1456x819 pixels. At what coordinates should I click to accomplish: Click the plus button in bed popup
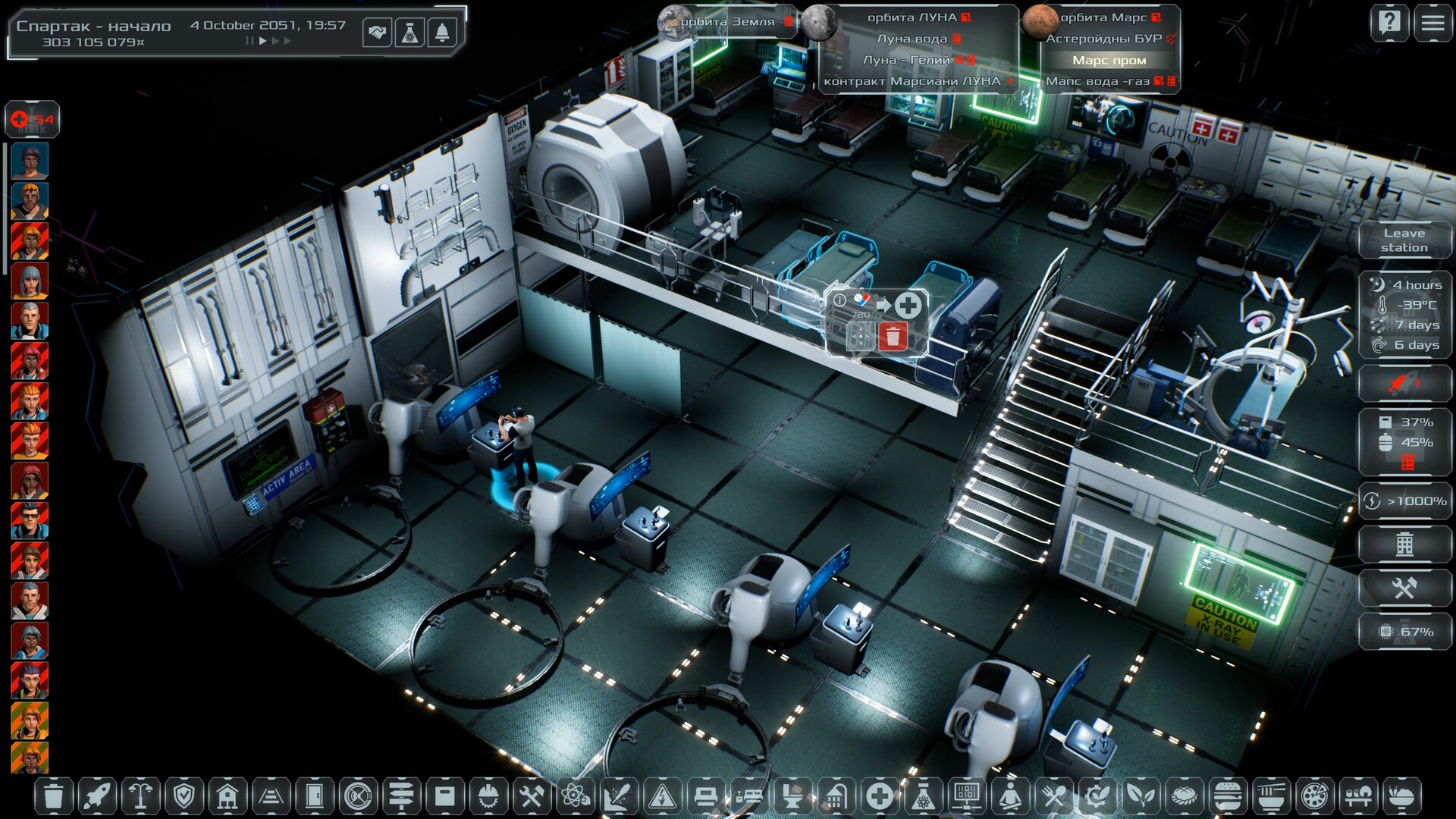pos(908,305)
